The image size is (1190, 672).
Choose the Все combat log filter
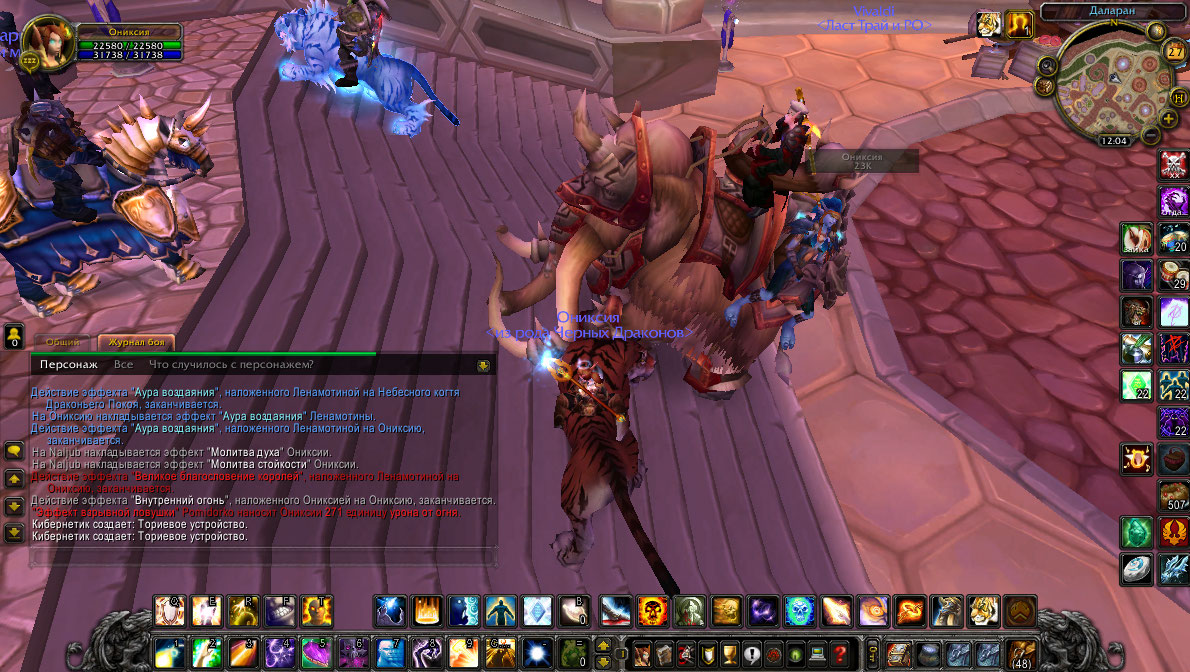click(x=123, y=365)
